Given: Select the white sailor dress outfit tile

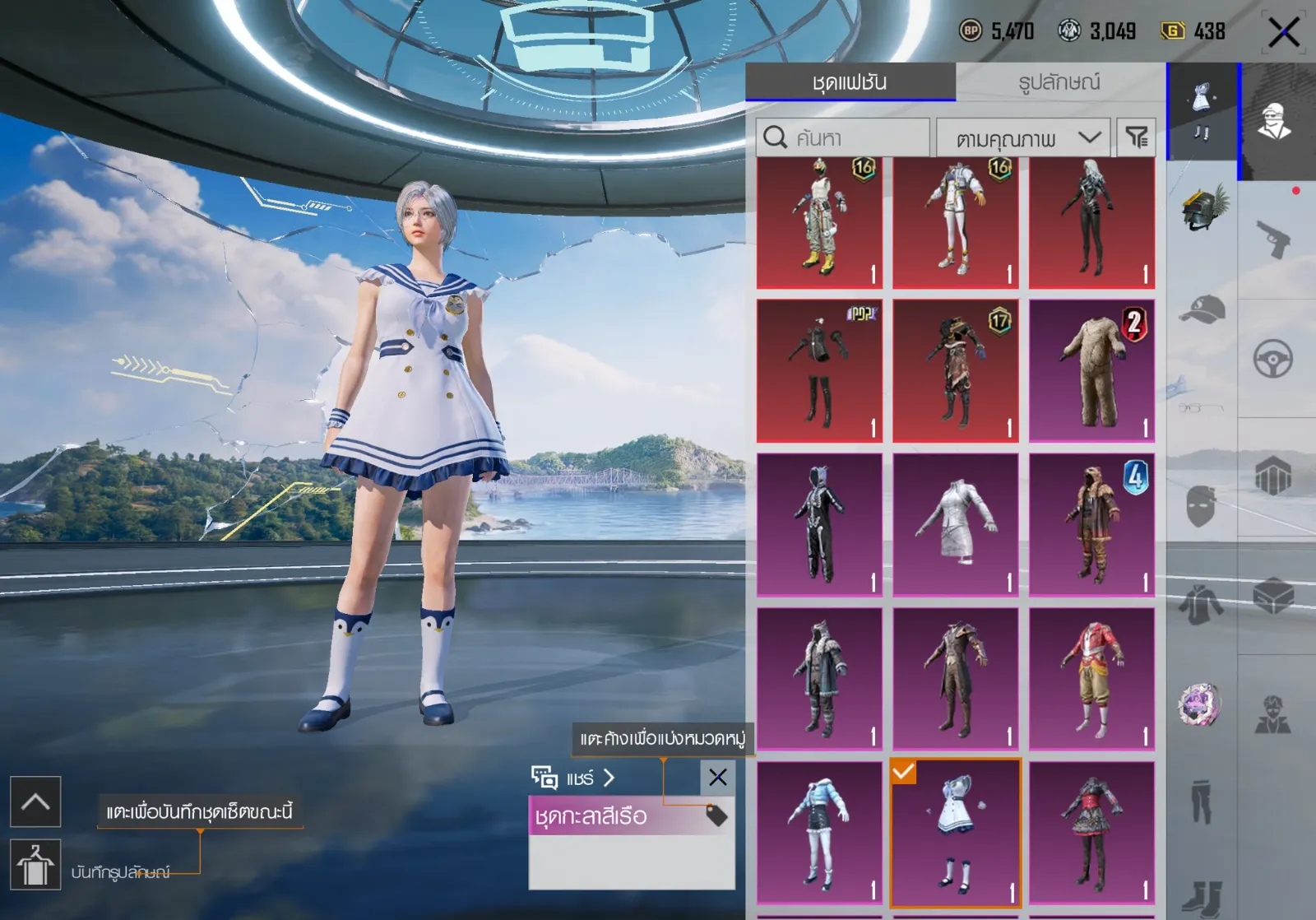Looking at the screenshot, I should point(956,833).
